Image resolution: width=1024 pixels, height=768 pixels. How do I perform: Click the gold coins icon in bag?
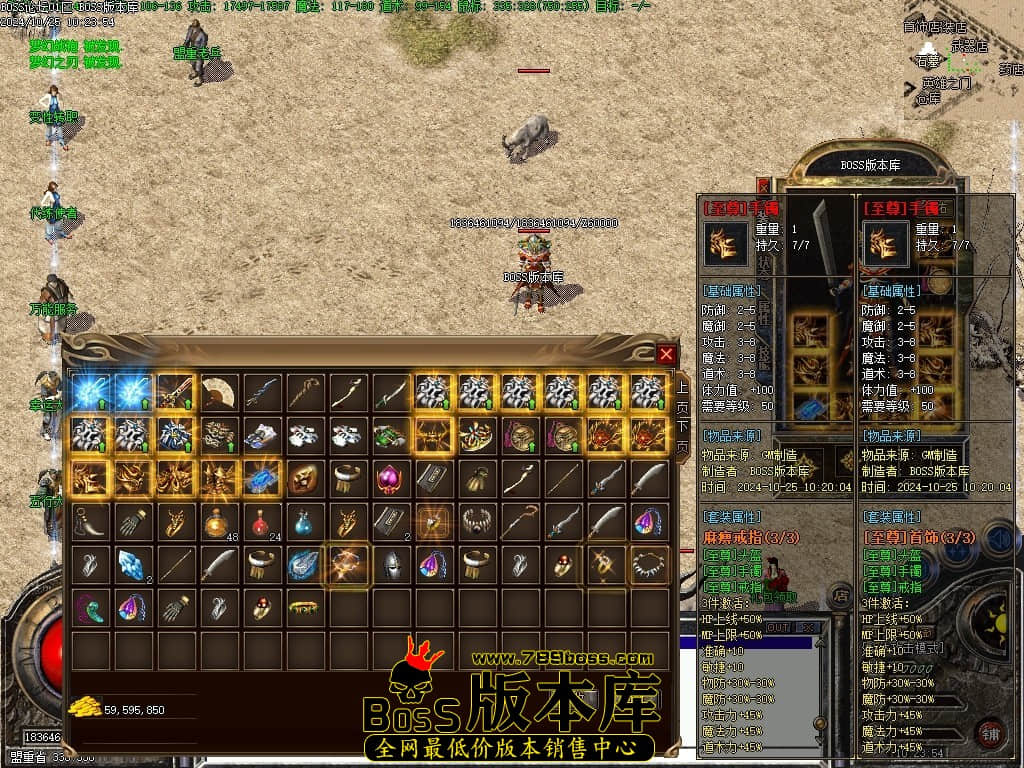click(x=84, y=708)
